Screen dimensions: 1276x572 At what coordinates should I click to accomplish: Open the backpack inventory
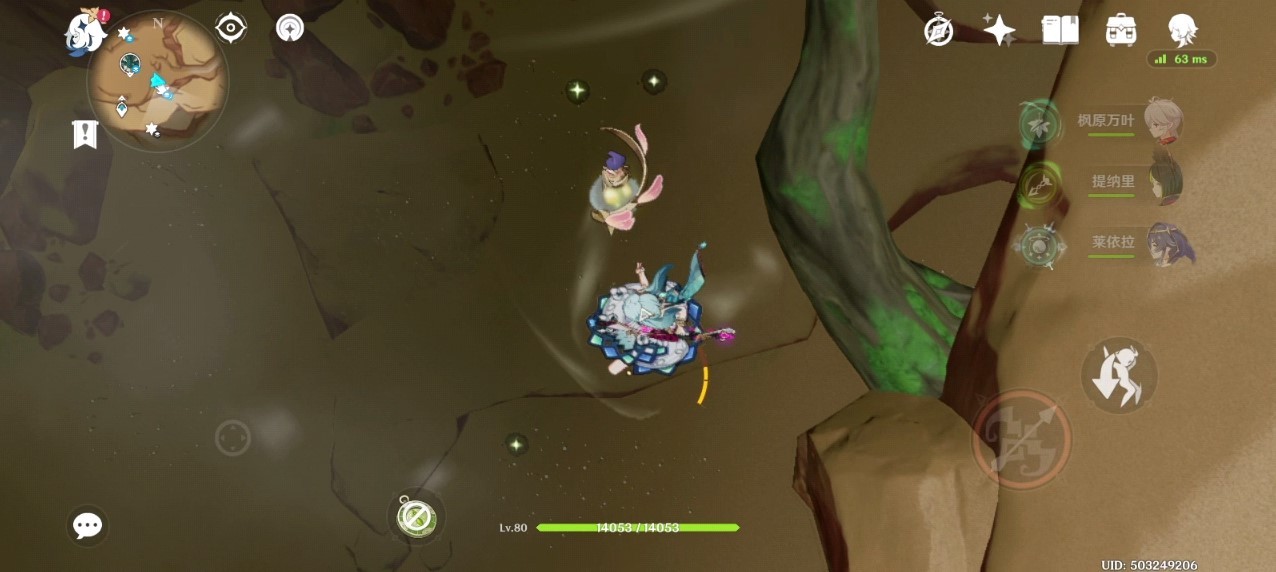[1121, 30]
